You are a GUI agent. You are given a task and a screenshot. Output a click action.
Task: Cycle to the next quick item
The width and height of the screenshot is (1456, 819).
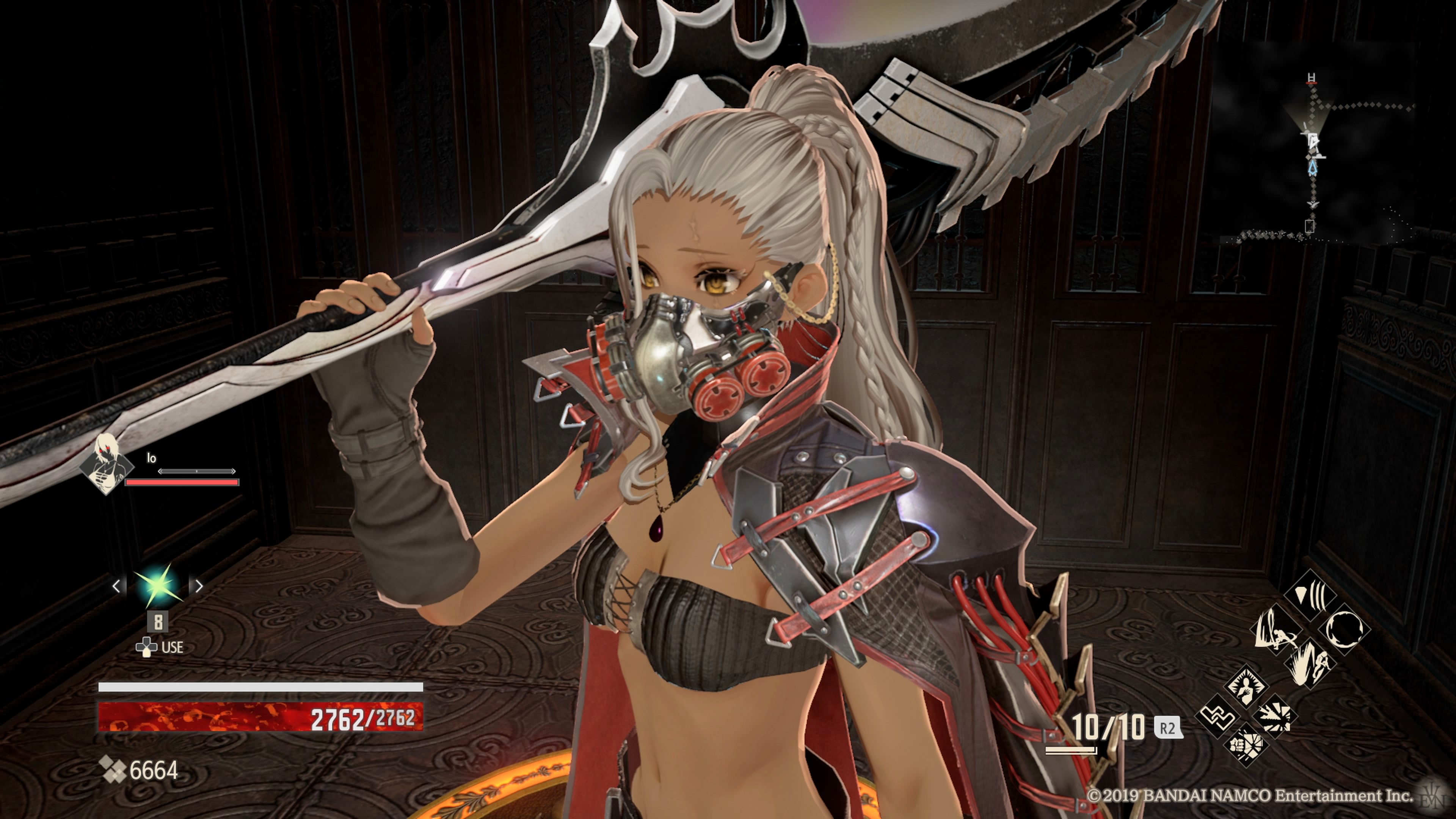pos(199,586)
